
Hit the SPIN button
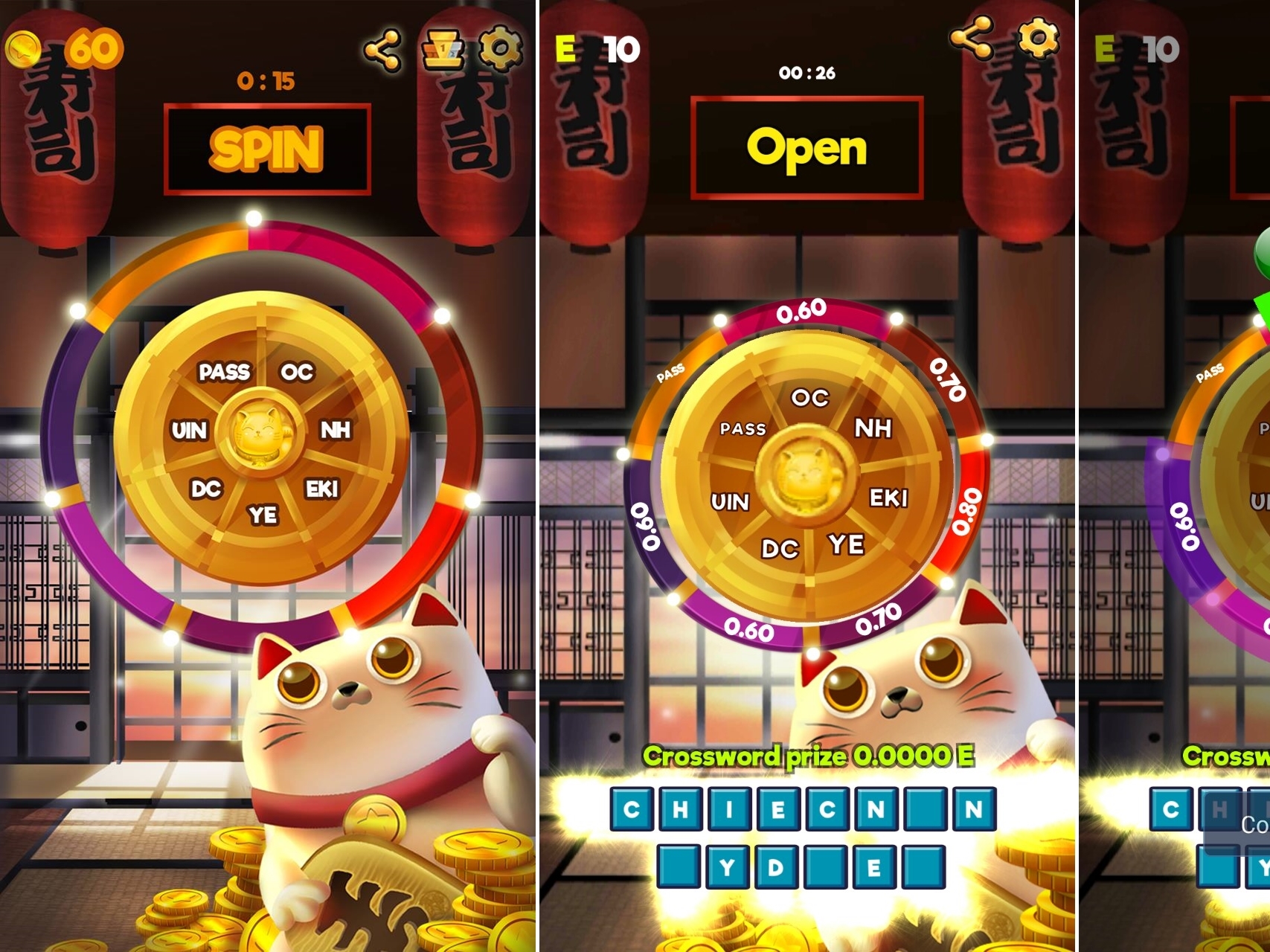(x=267, y=149)
